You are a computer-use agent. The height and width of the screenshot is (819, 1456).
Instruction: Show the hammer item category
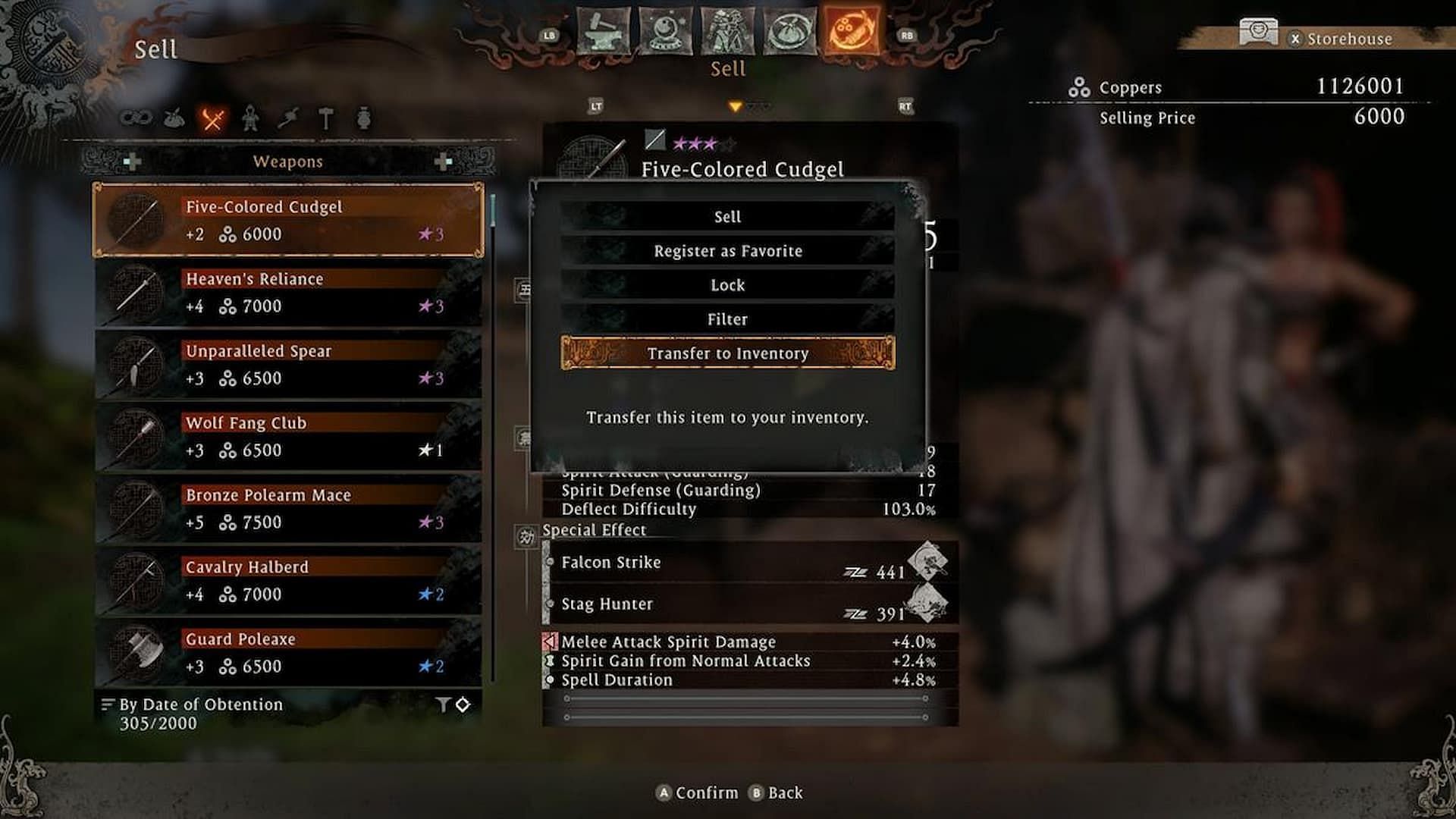(x=326, y=118)
